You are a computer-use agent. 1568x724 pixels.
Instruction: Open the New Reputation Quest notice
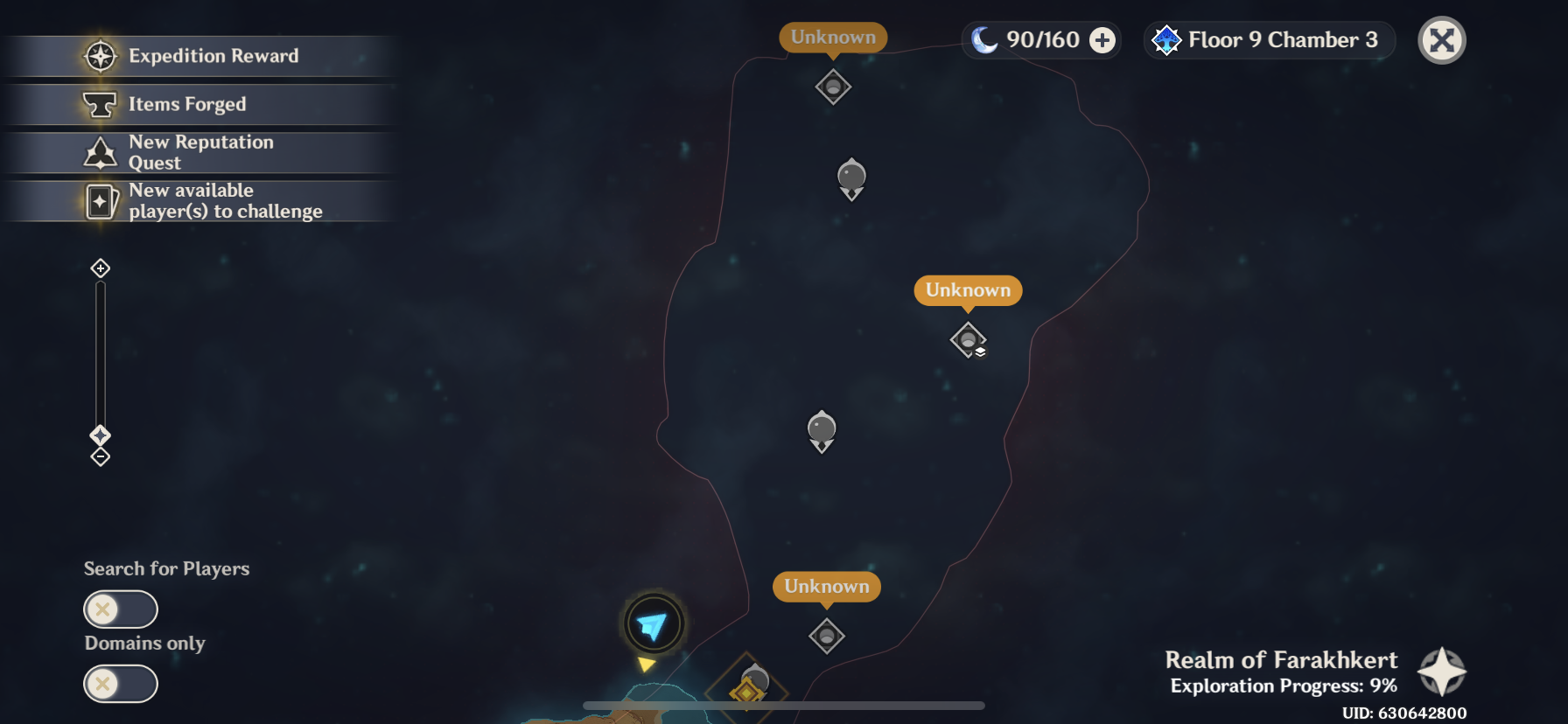click(200, 152)
